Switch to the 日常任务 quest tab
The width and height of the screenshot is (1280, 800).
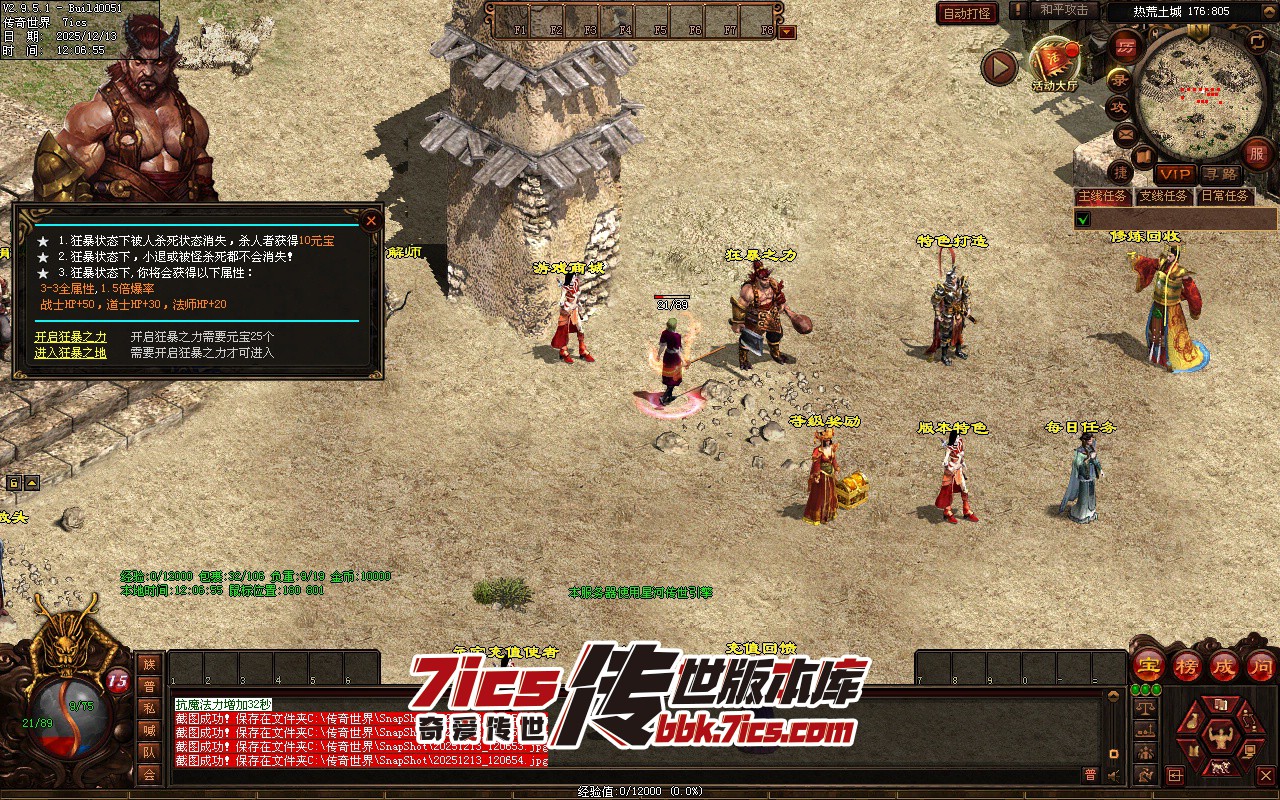pos(1224,196)
